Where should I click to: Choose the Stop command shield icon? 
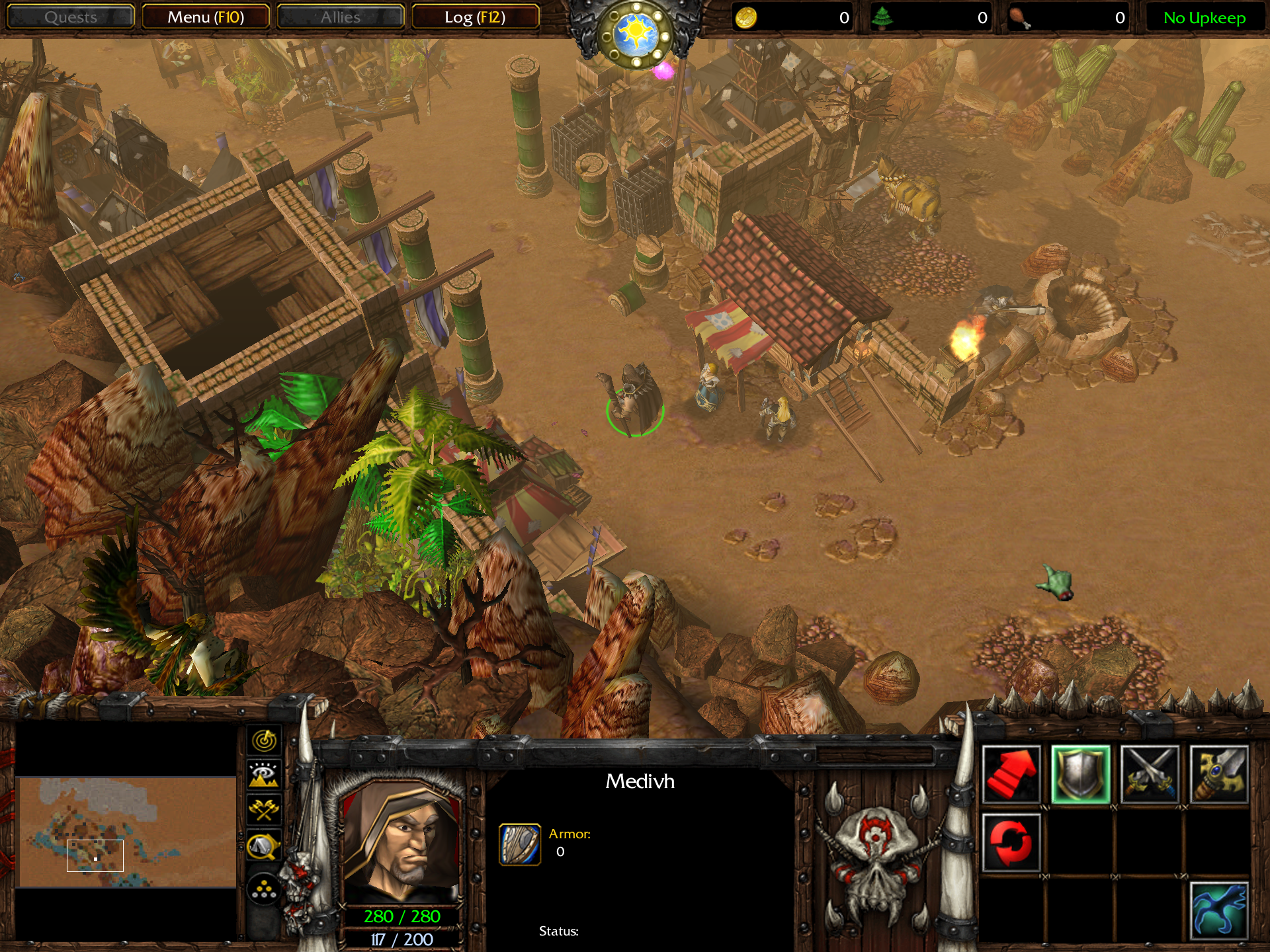click(x=1081, y=775)
